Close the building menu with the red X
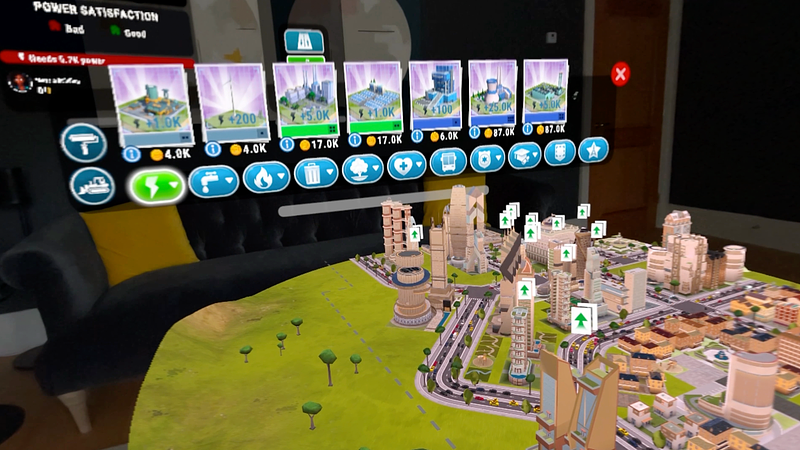The width and height of the screenshot is (800, 450). coord(621,74)
